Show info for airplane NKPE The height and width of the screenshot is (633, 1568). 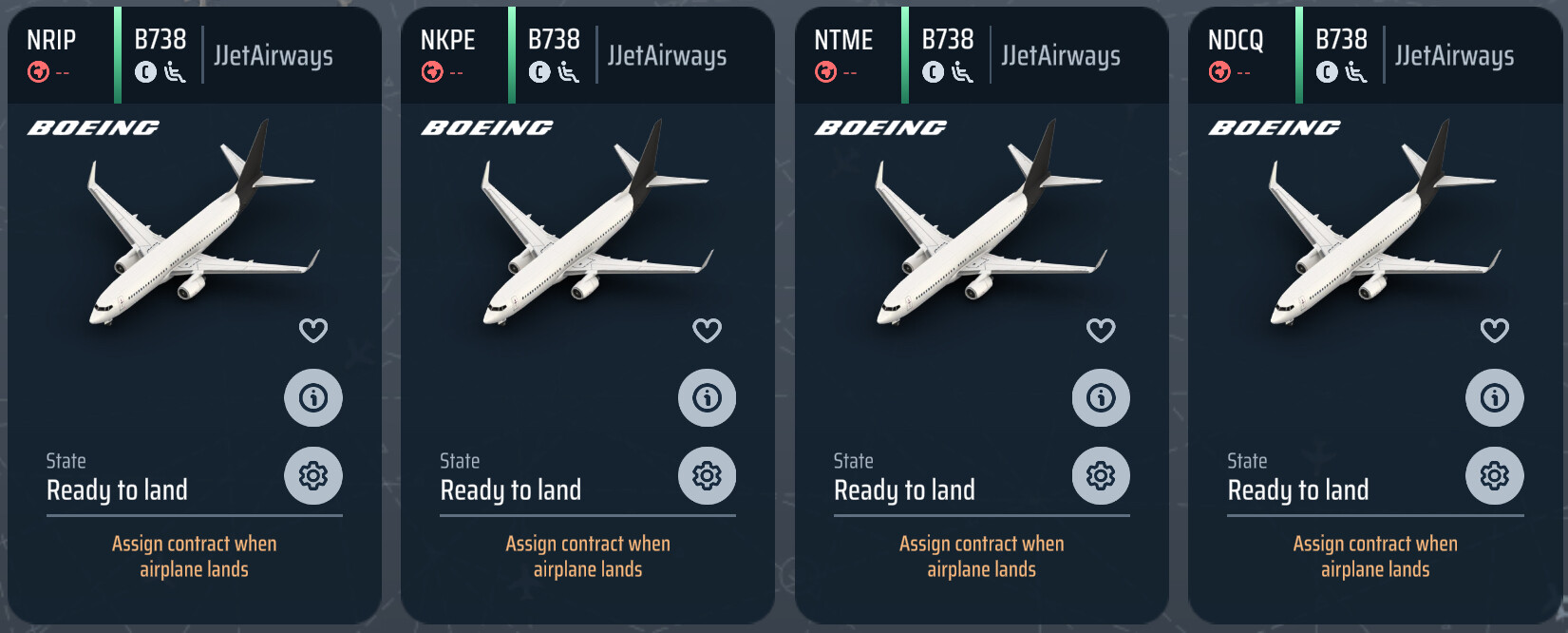click(707, 397)
